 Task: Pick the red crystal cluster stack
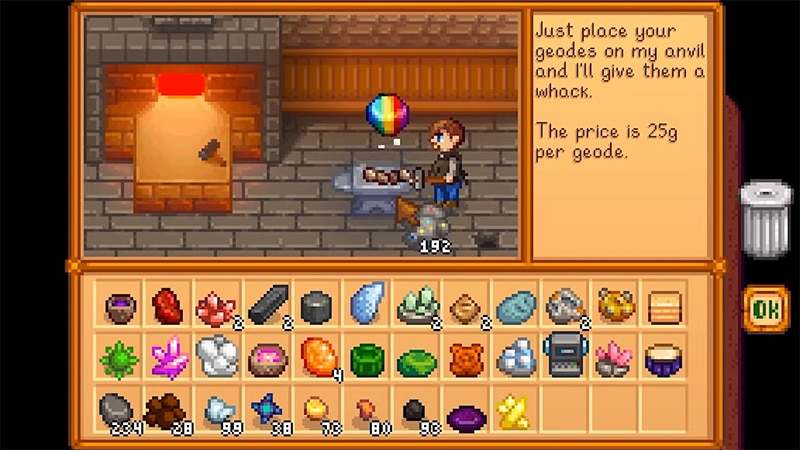coord(217,306)
